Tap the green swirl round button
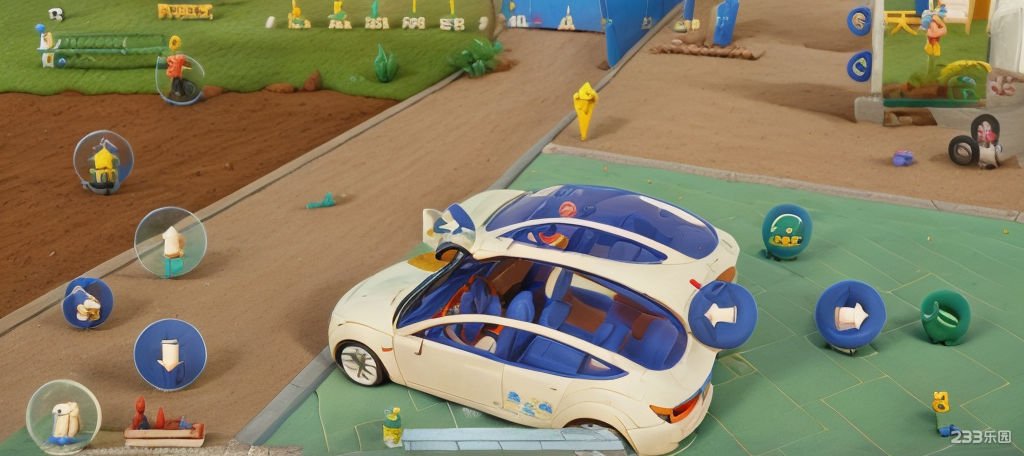Viewport: 1024px width, 456px height. point(944,318)
